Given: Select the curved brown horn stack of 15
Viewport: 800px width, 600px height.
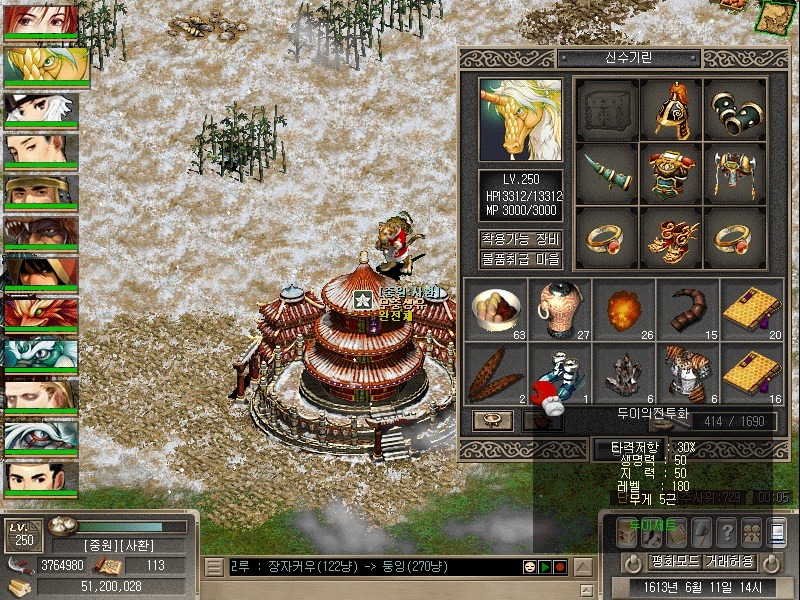Looking at the screenshot, I should [x=688, y=308].
